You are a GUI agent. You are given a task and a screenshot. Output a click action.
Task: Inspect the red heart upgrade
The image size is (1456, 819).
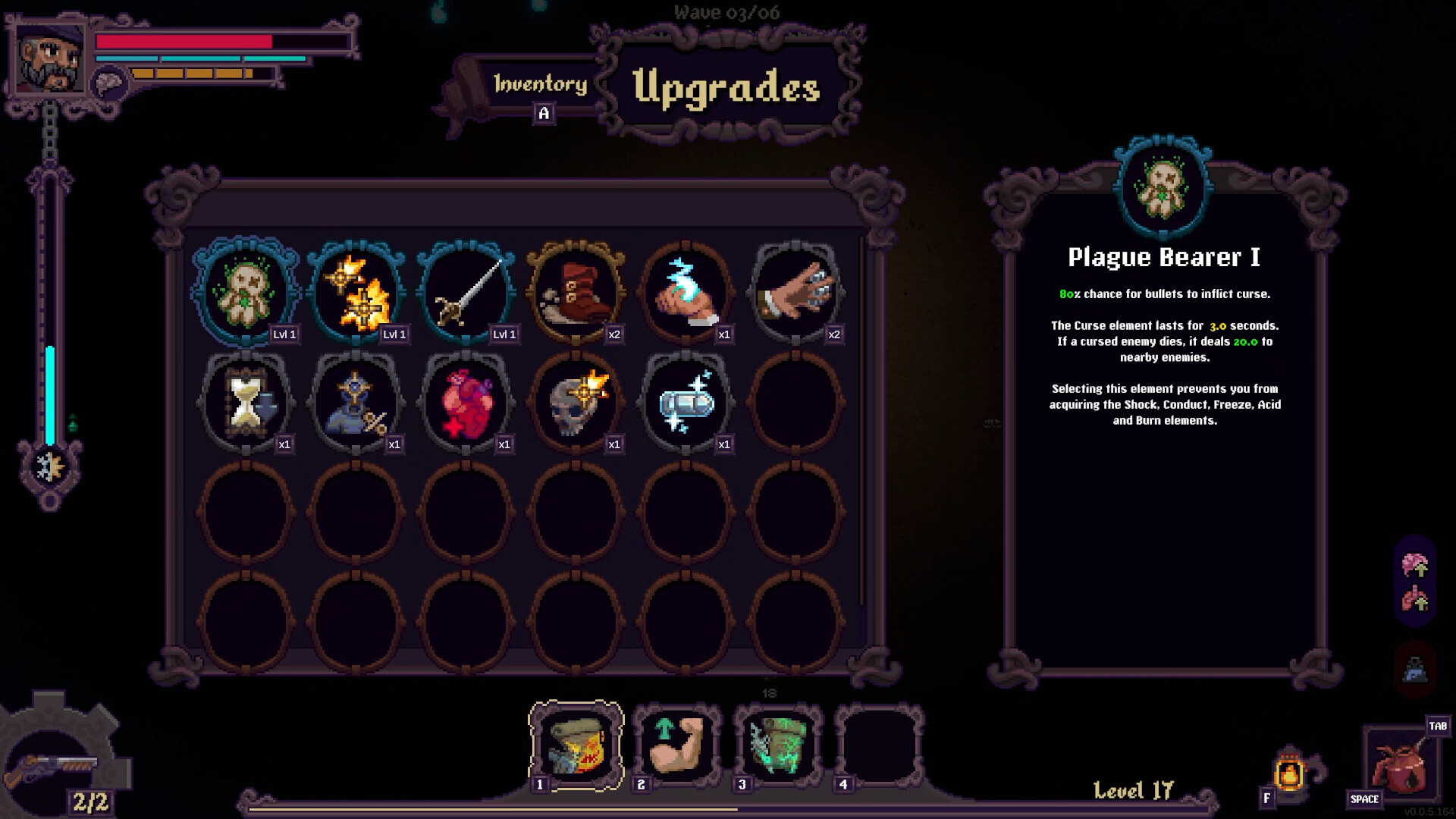[466, 402]
